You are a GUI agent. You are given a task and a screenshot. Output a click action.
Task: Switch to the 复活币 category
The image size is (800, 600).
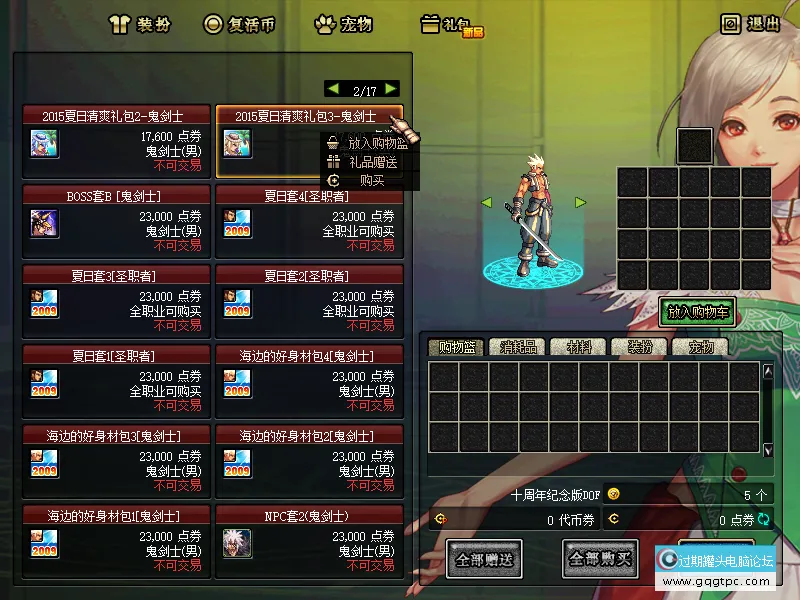[240, 24]
